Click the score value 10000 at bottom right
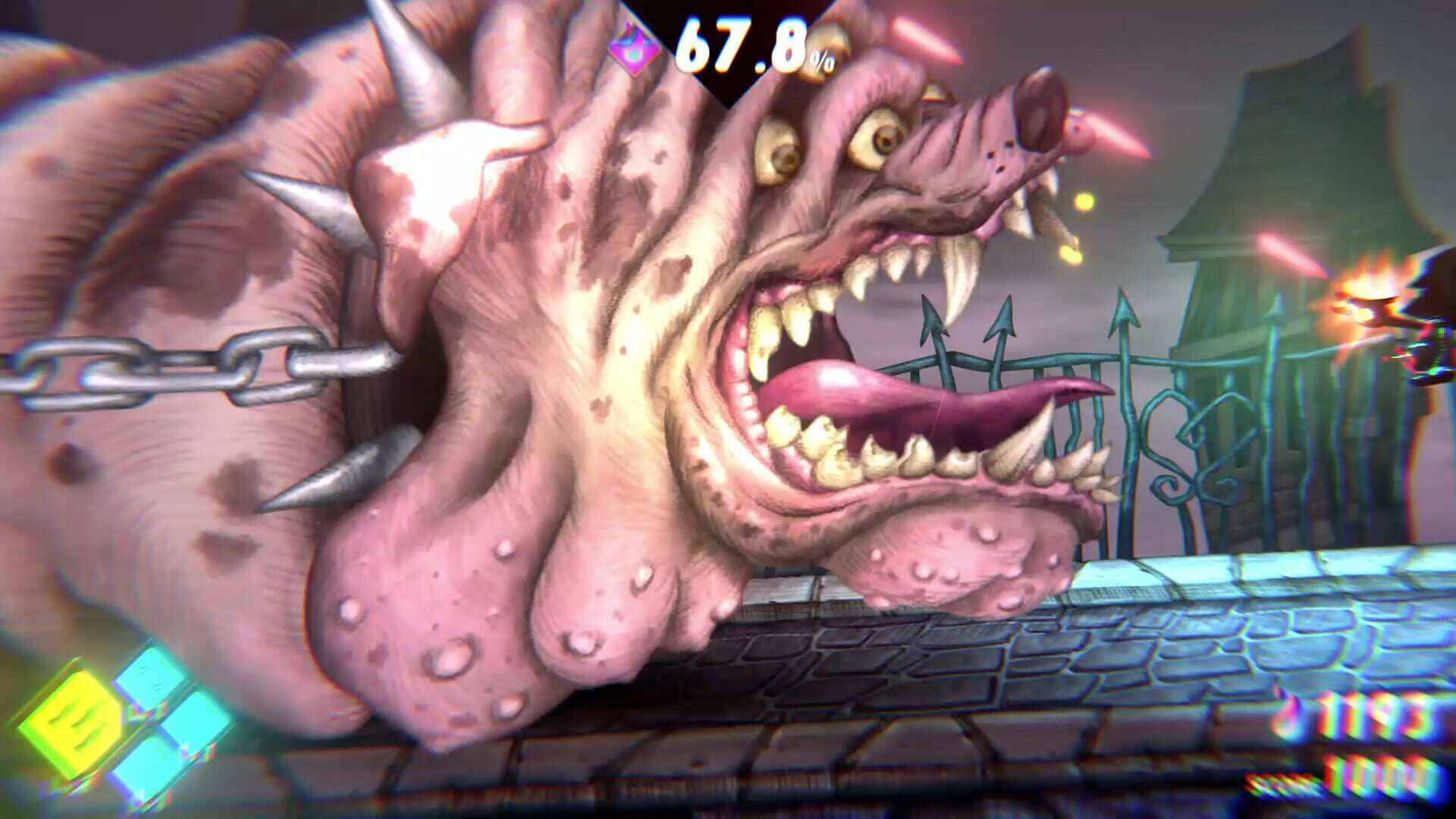Image resolution: width=1456 pixels, height=819 pixels. coord(1380,773)
